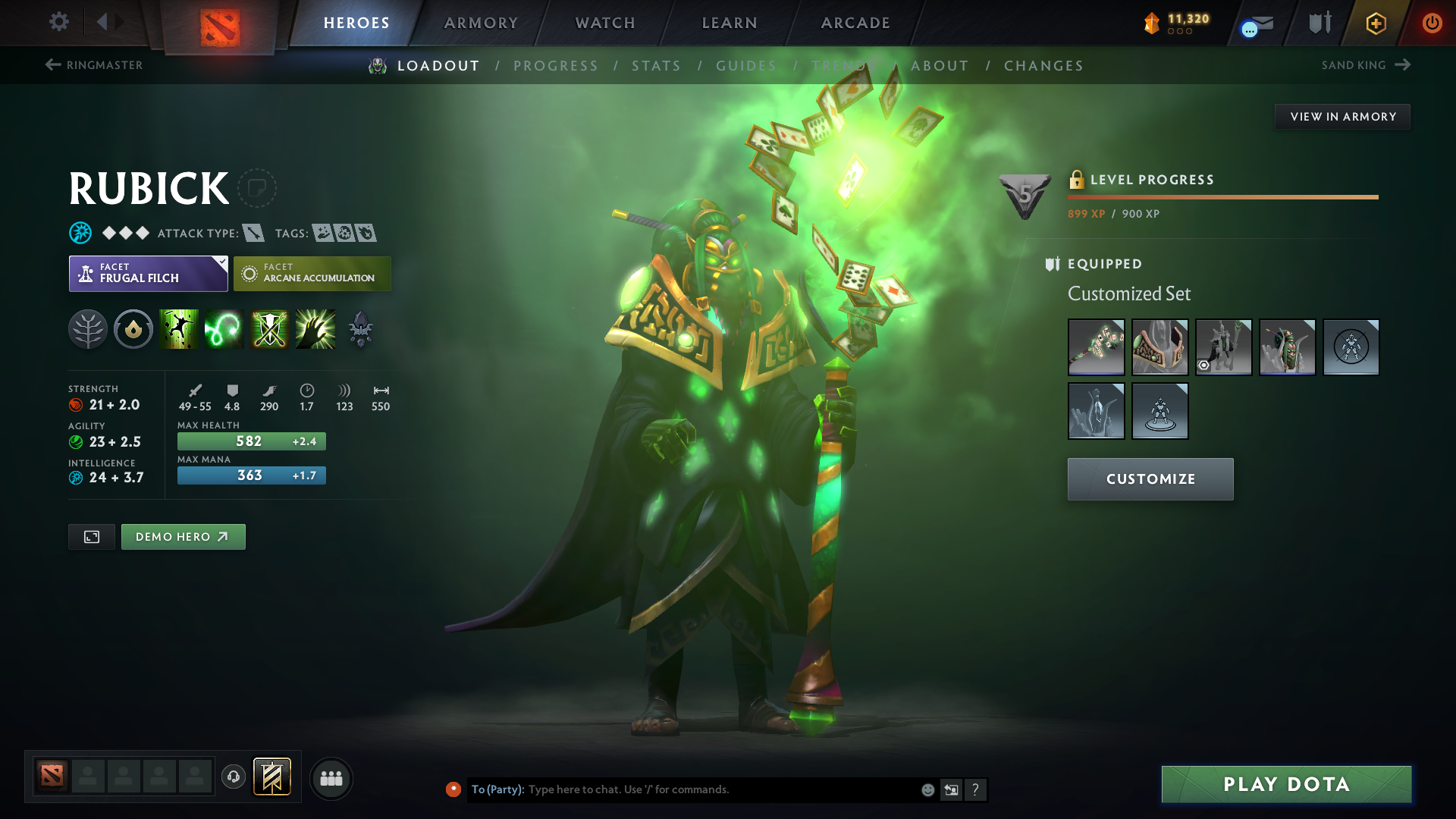
Task: Select the Spell Steal ultimate ability icon
Action: point(315,328)
